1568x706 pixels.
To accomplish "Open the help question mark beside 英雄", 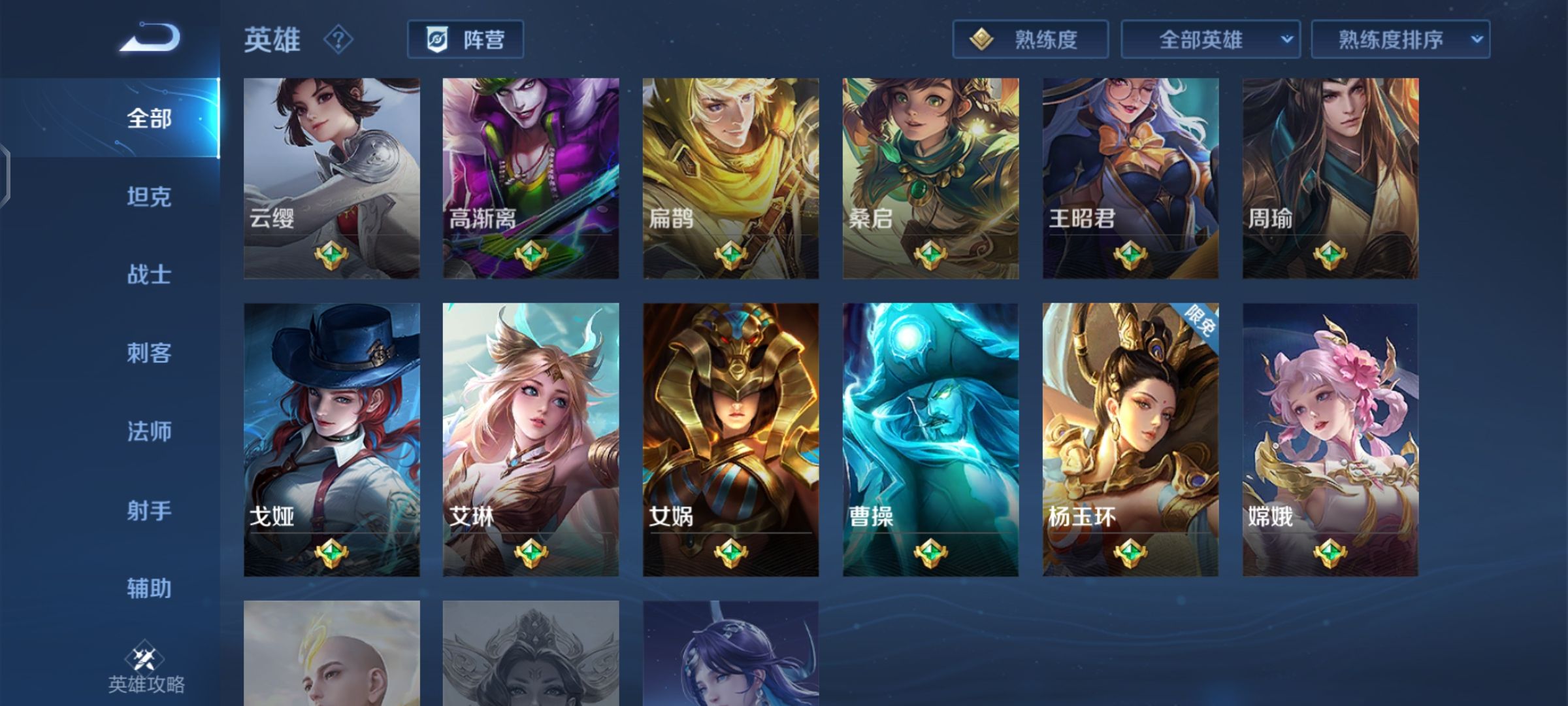I will pos(337,41).
